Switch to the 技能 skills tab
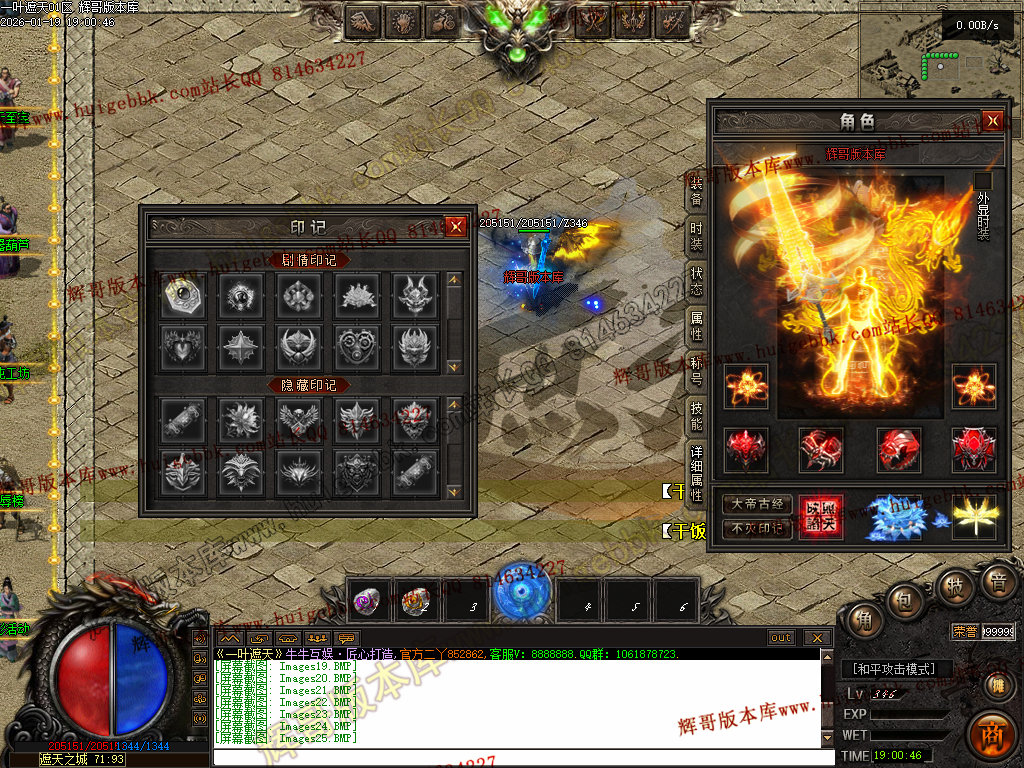 [x=696, y=415]
